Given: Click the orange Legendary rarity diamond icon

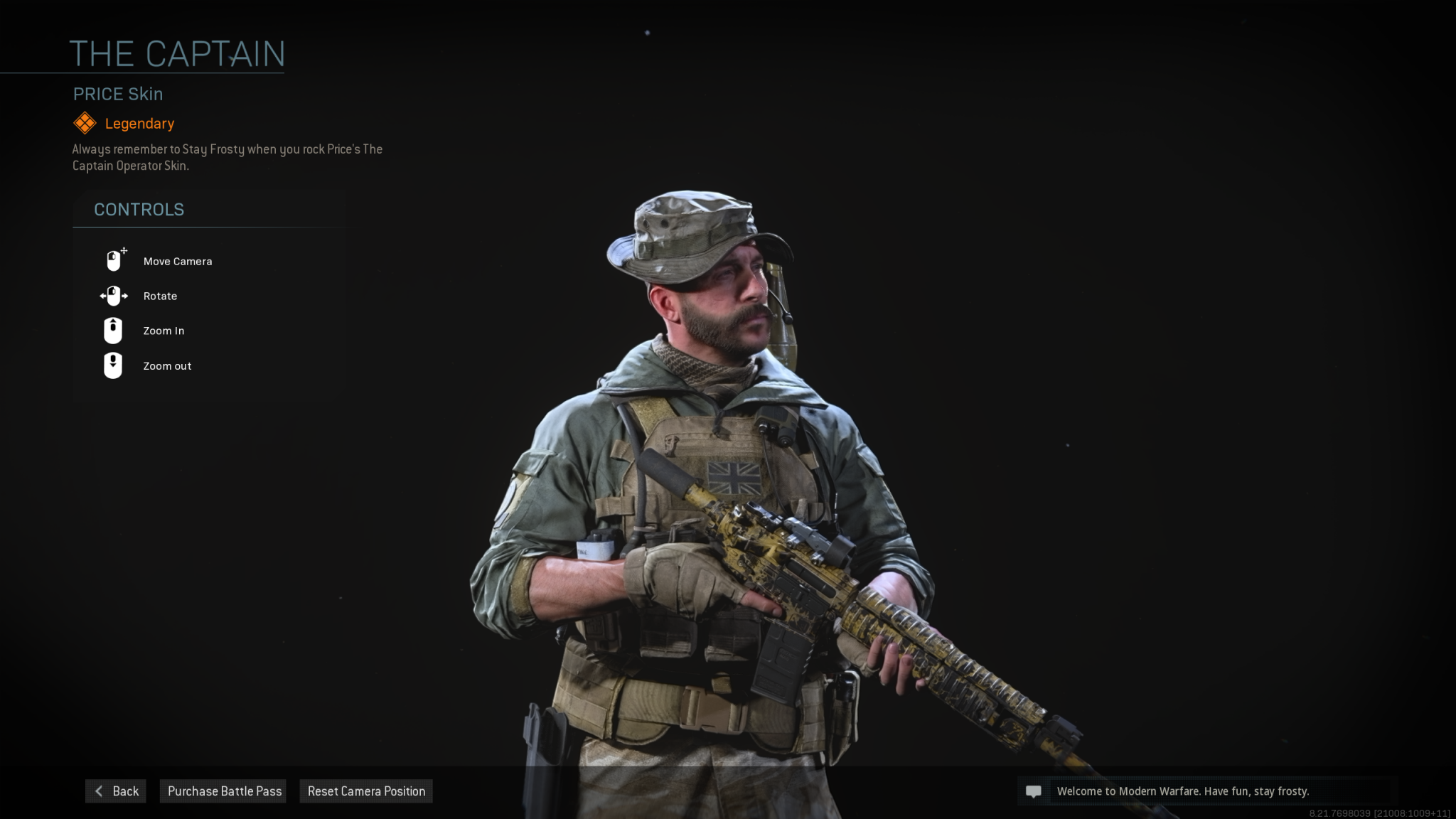Looking at the screenshot, I should [x=85, y=122].
